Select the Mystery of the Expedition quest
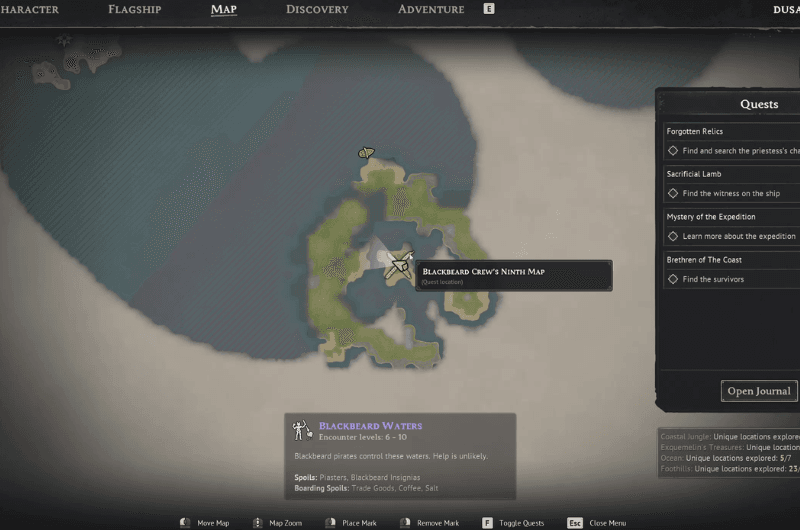This screenshot has height=530, width=800. [x=711, y=217]
